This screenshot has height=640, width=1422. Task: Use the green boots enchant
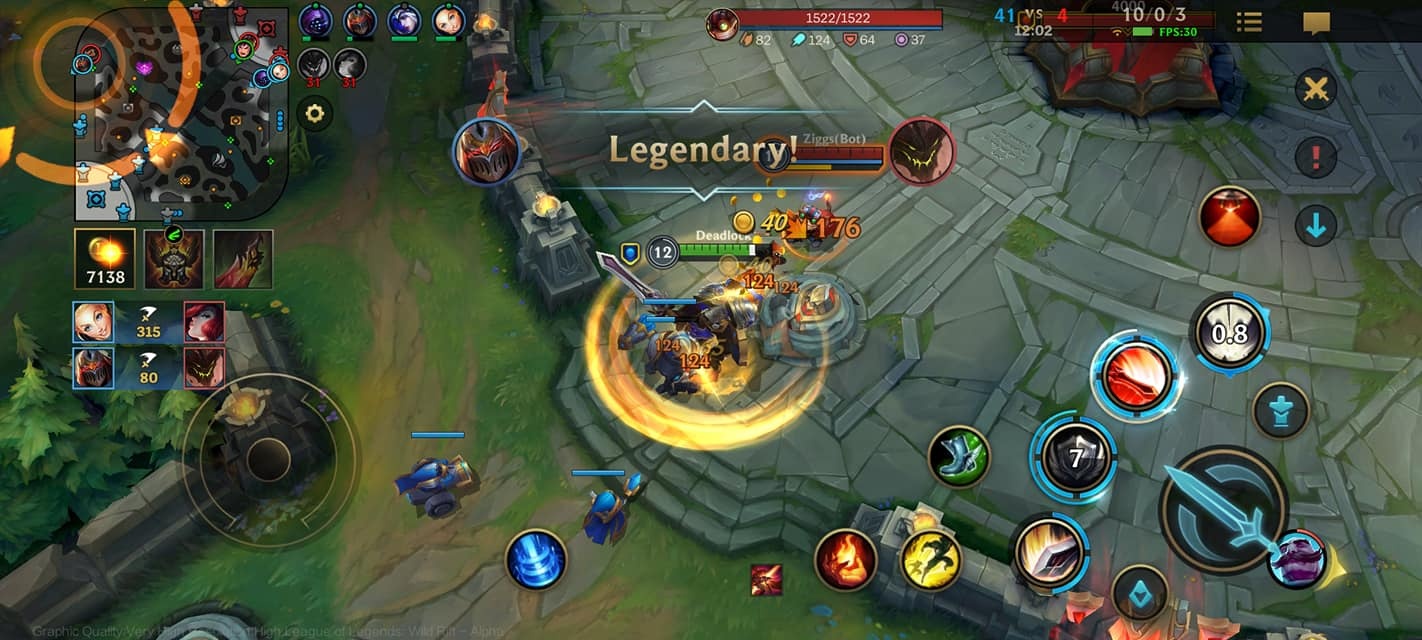(x=959, y=457)
